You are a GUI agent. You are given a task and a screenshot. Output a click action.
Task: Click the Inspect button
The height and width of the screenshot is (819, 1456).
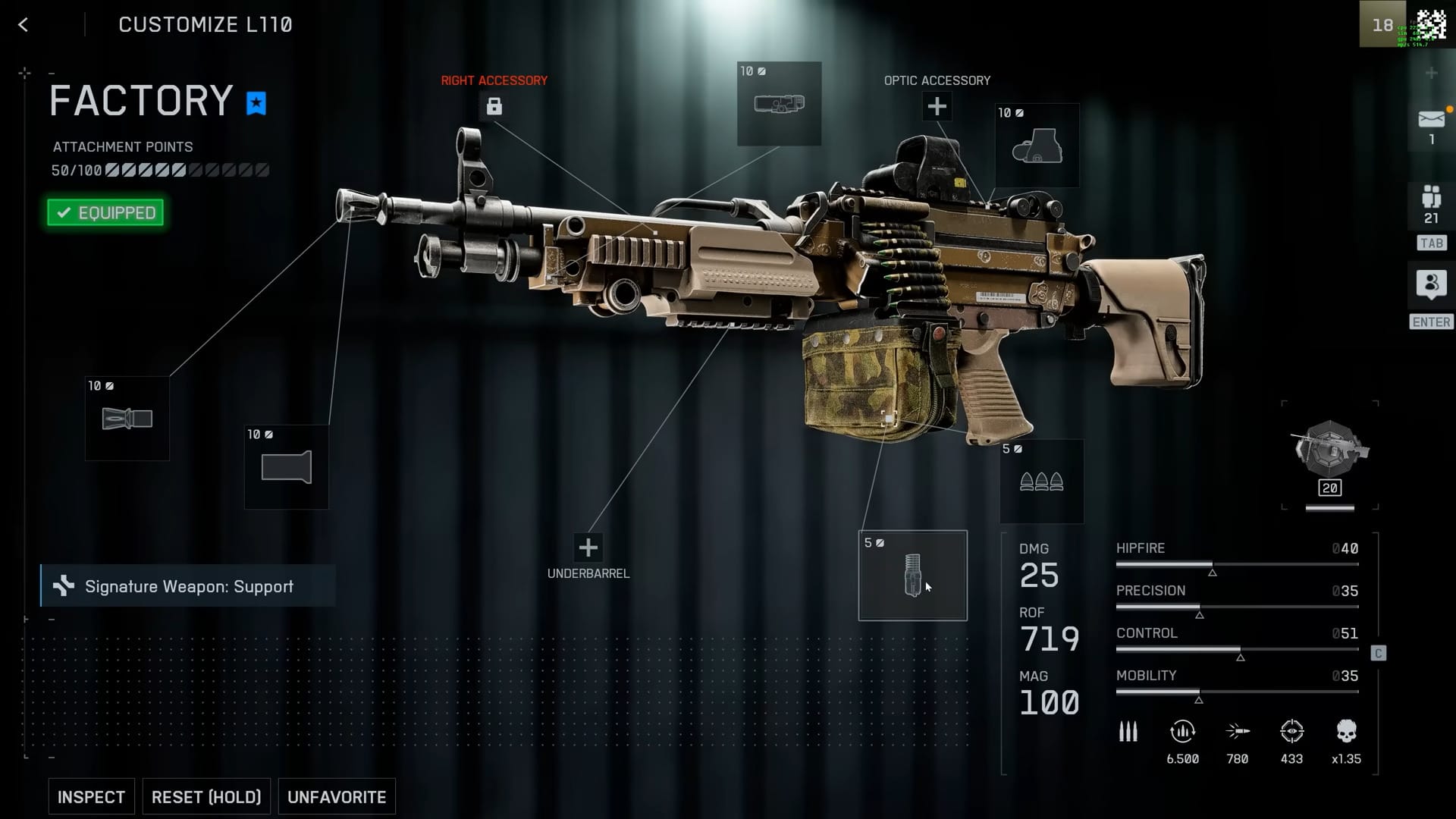point(91,797)
